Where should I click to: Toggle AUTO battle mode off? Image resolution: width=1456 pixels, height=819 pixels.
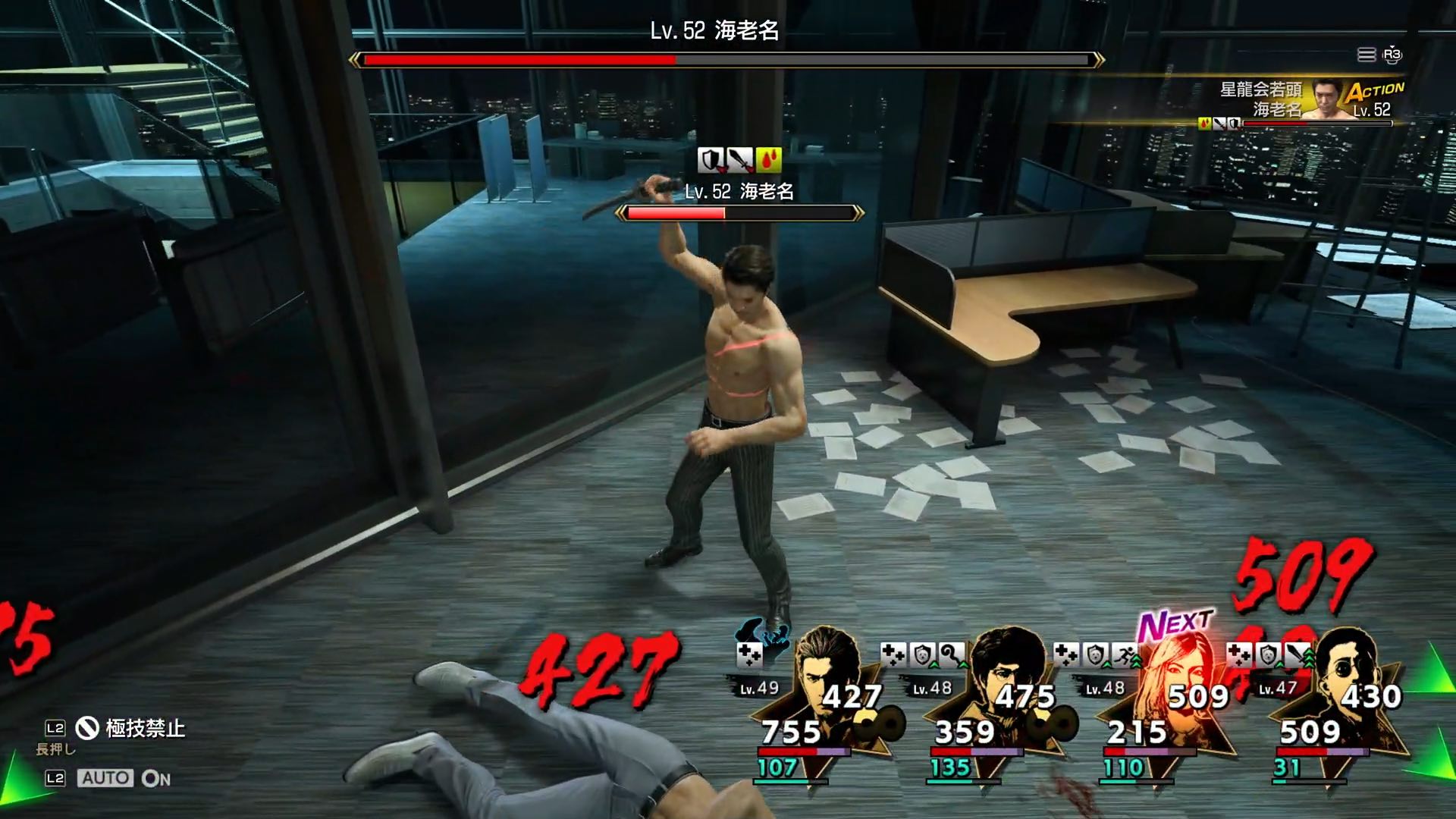pos(106,777)
